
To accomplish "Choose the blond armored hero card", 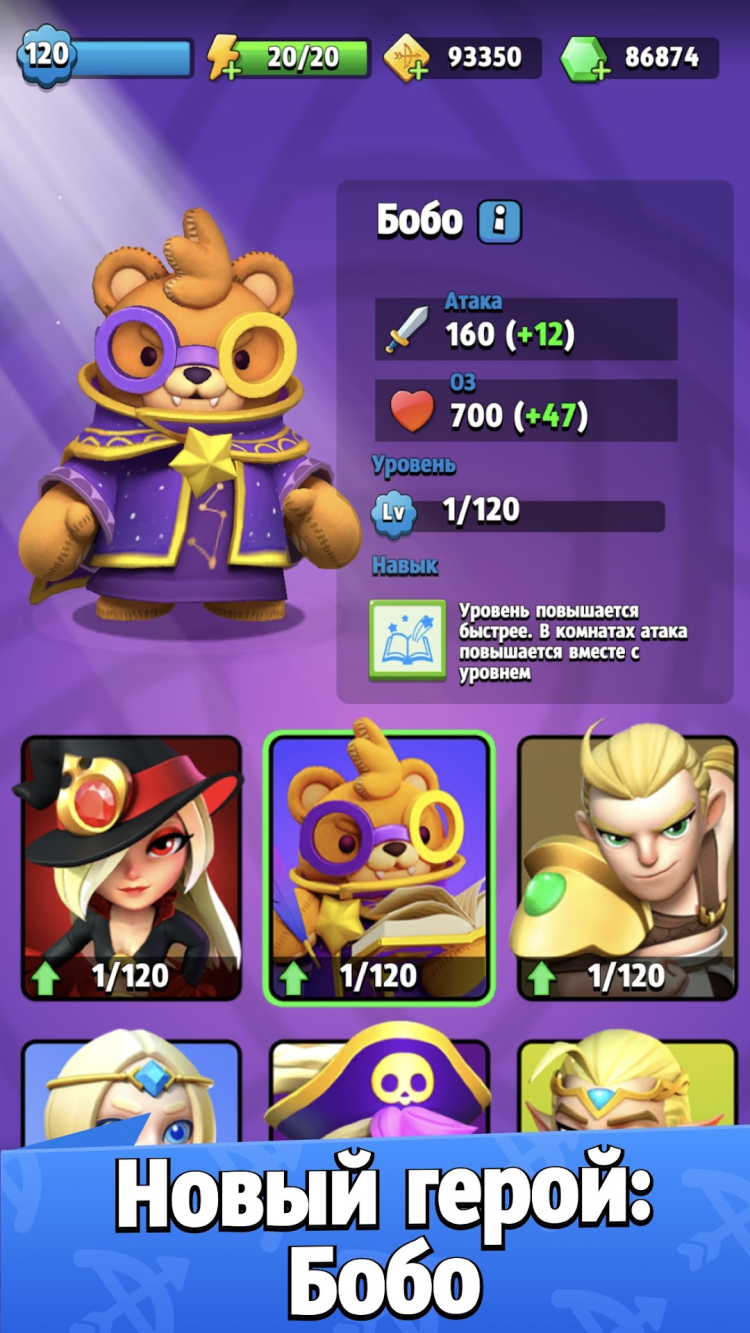I will point(626,868).
